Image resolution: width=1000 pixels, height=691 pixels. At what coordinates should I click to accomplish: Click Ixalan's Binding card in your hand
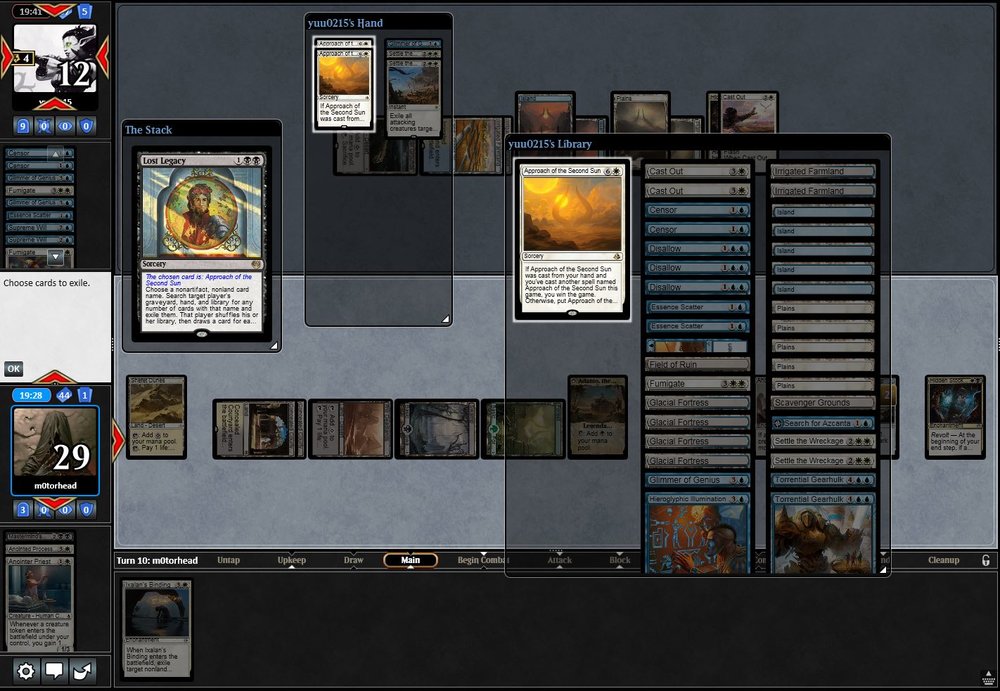click(x=157, y=628)
